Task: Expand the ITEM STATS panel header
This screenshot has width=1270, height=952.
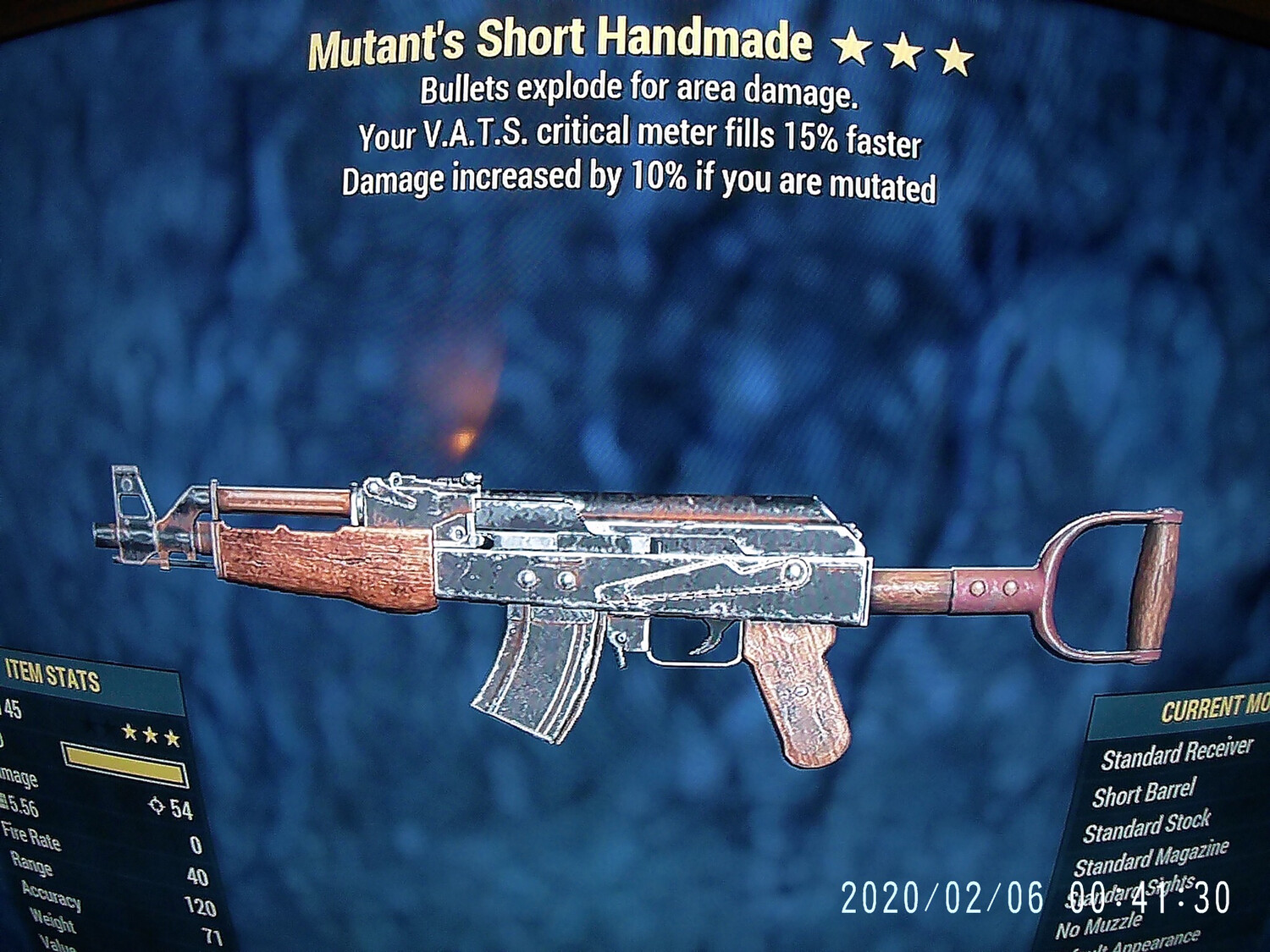Action: [x=55, y=677]
